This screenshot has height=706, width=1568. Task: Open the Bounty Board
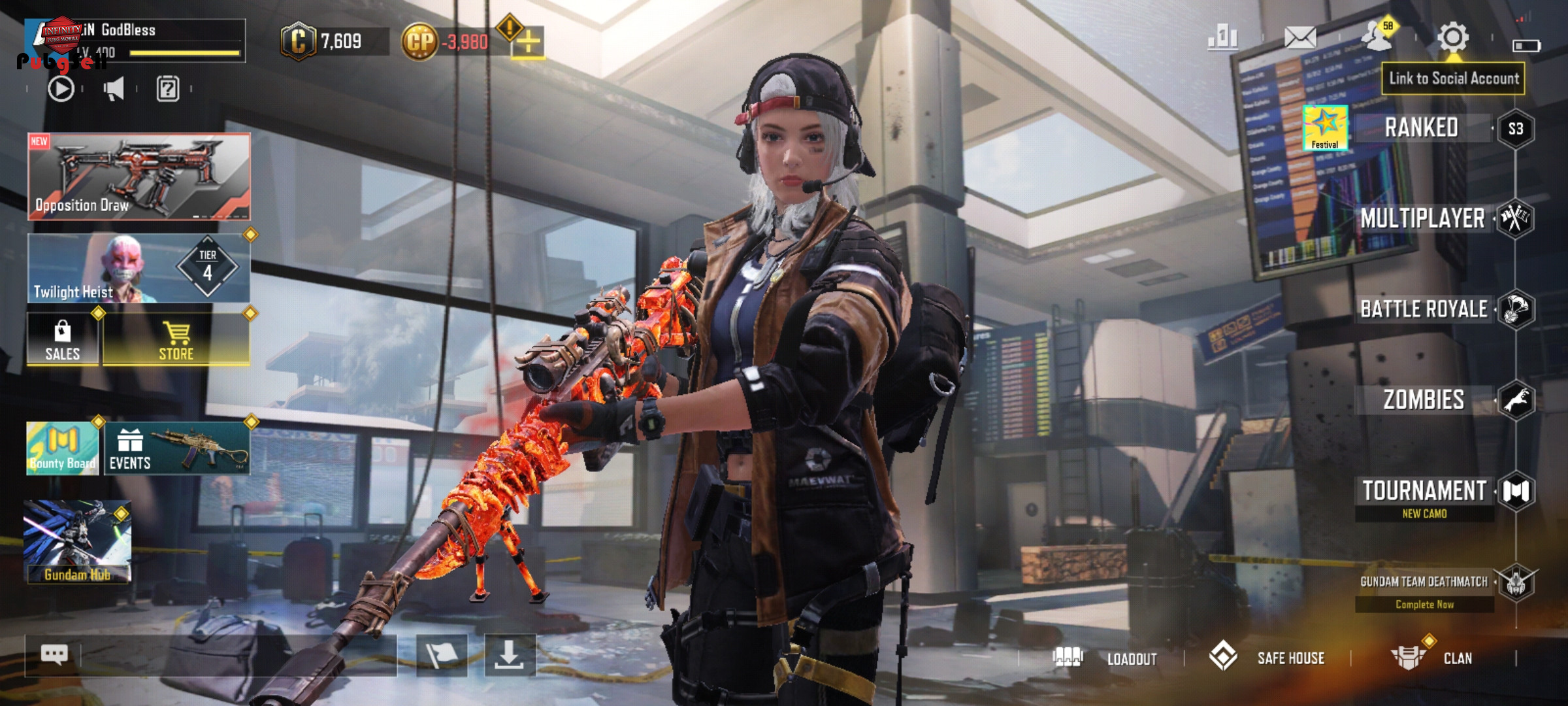pos(62,448)
